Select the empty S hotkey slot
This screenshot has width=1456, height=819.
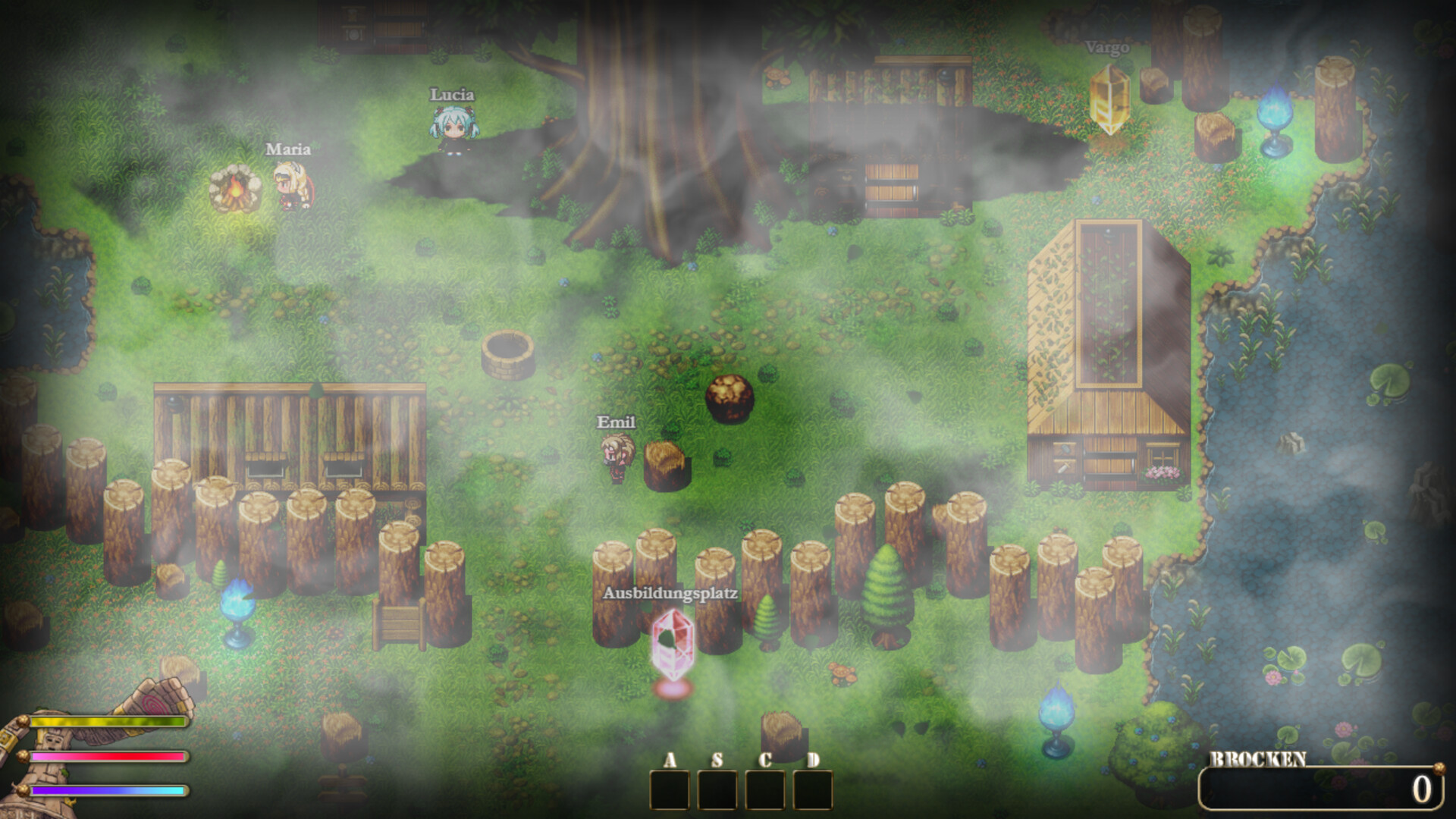718,789
